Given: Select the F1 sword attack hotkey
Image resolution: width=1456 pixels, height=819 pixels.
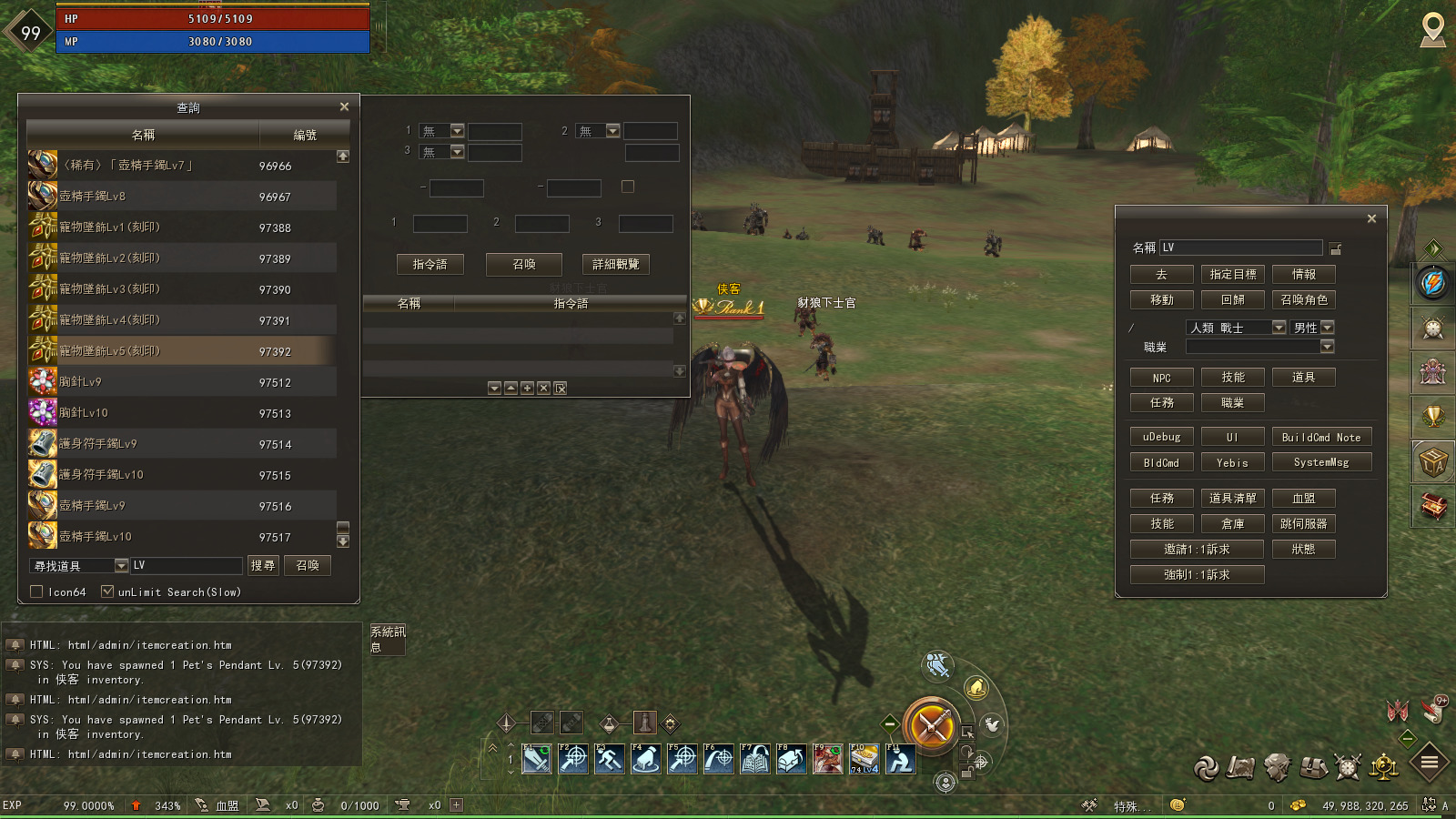Looking at the screenshot, I should pos(536,758).
